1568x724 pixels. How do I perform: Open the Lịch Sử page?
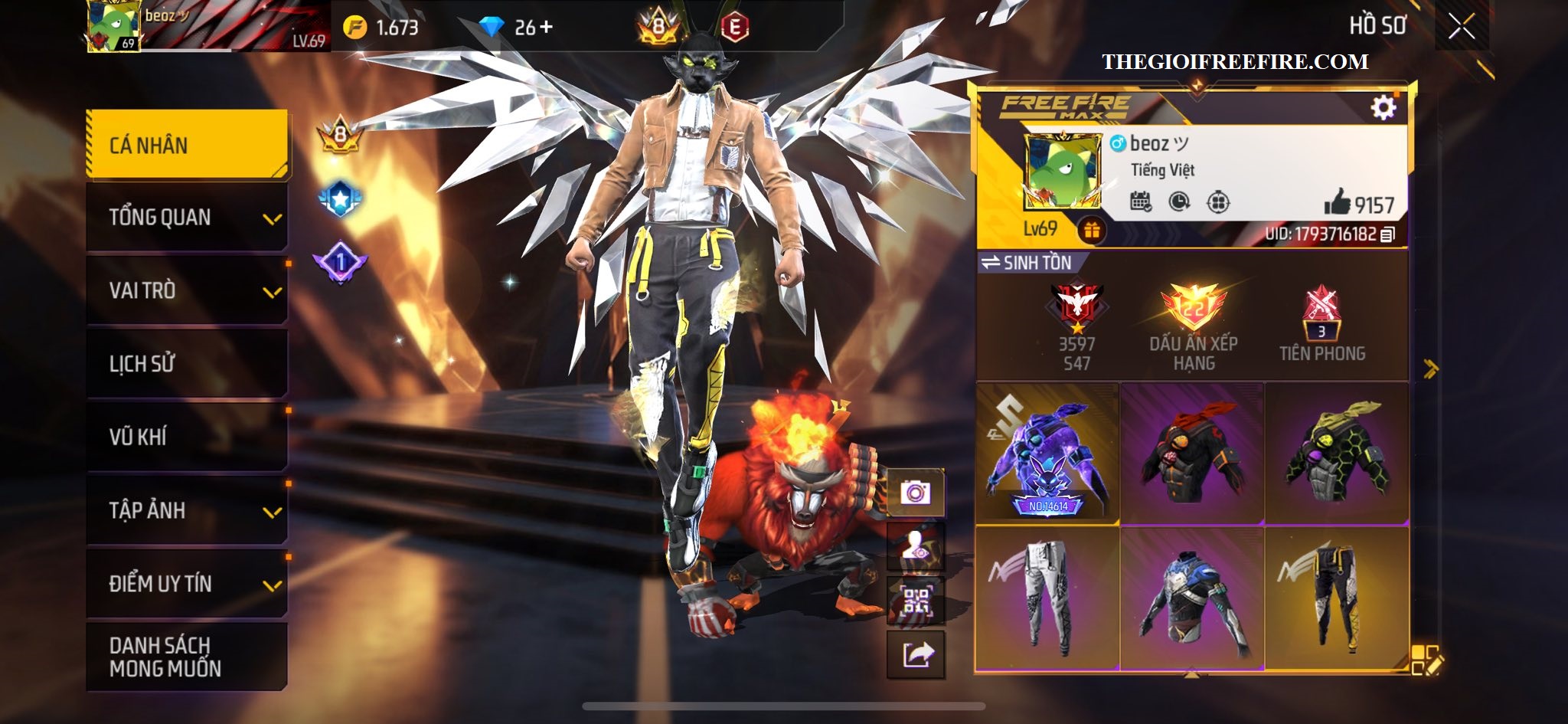pyautogui.click(x=188, y=363)
